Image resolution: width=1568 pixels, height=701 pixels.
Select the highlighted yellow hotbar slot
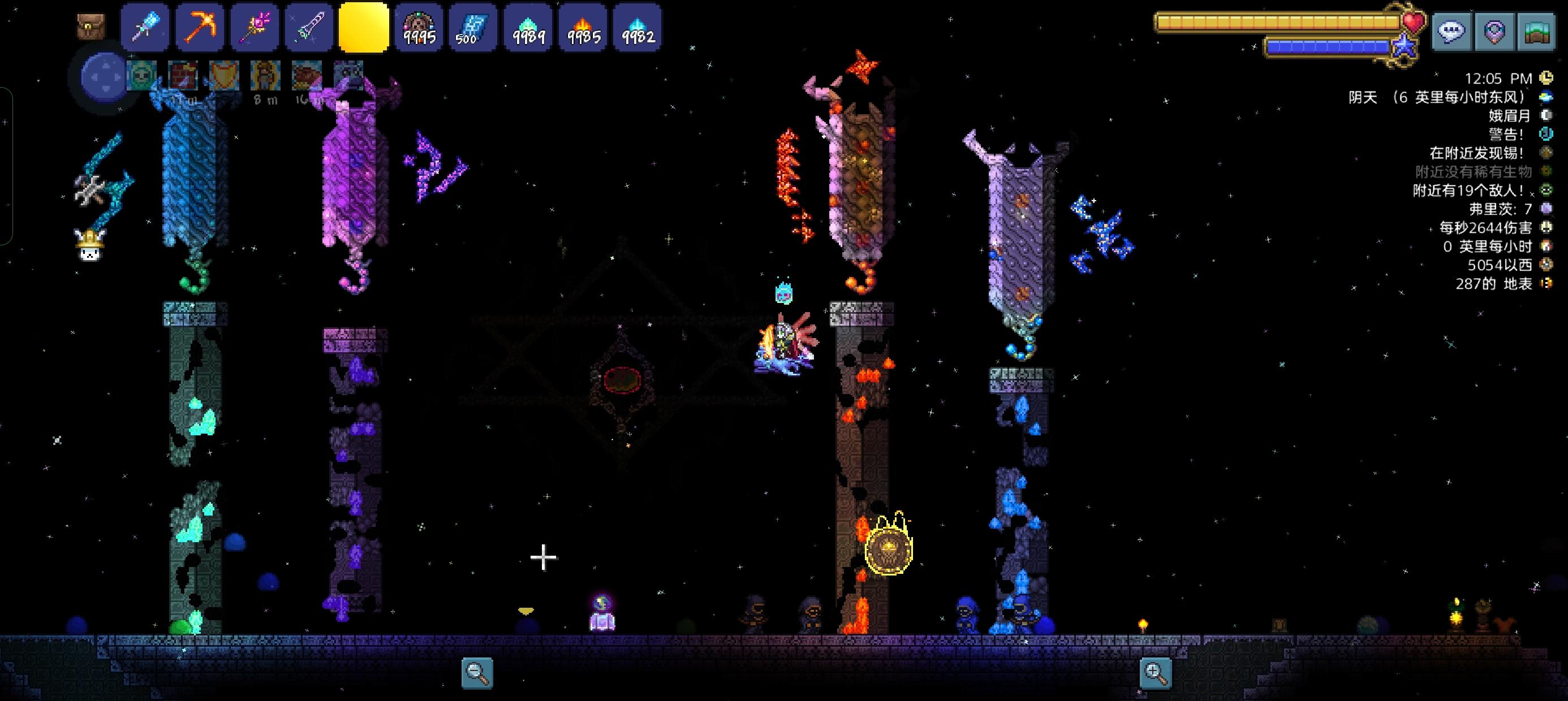coord(363,27)
